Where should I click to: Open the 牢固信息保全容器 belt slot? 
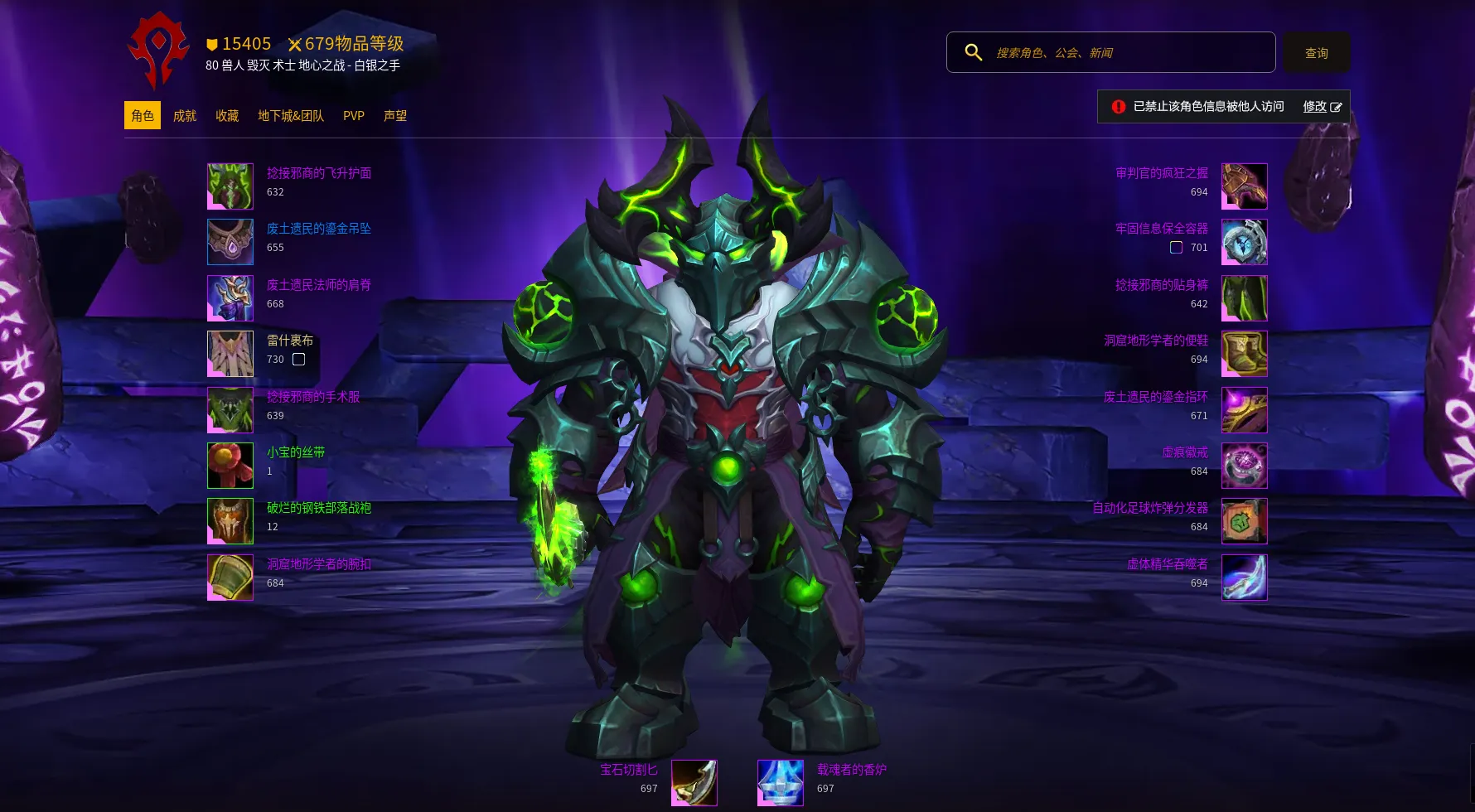(1244, 242)
